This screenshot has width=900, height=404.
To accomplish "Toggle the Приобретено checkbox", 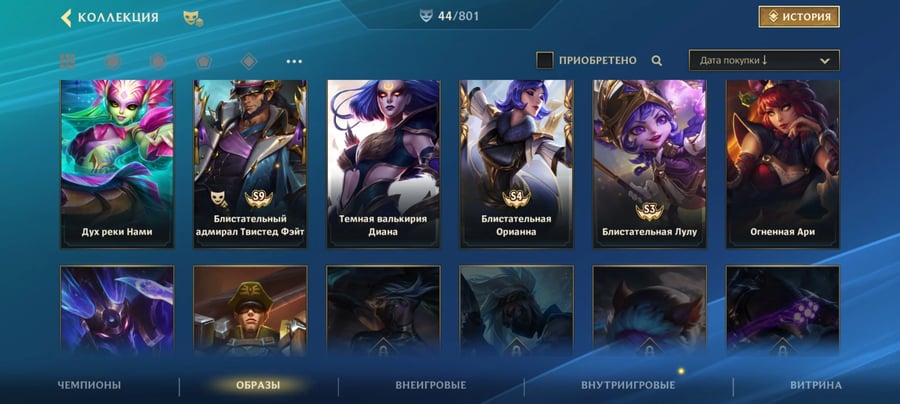I will [x=545, y=60].
